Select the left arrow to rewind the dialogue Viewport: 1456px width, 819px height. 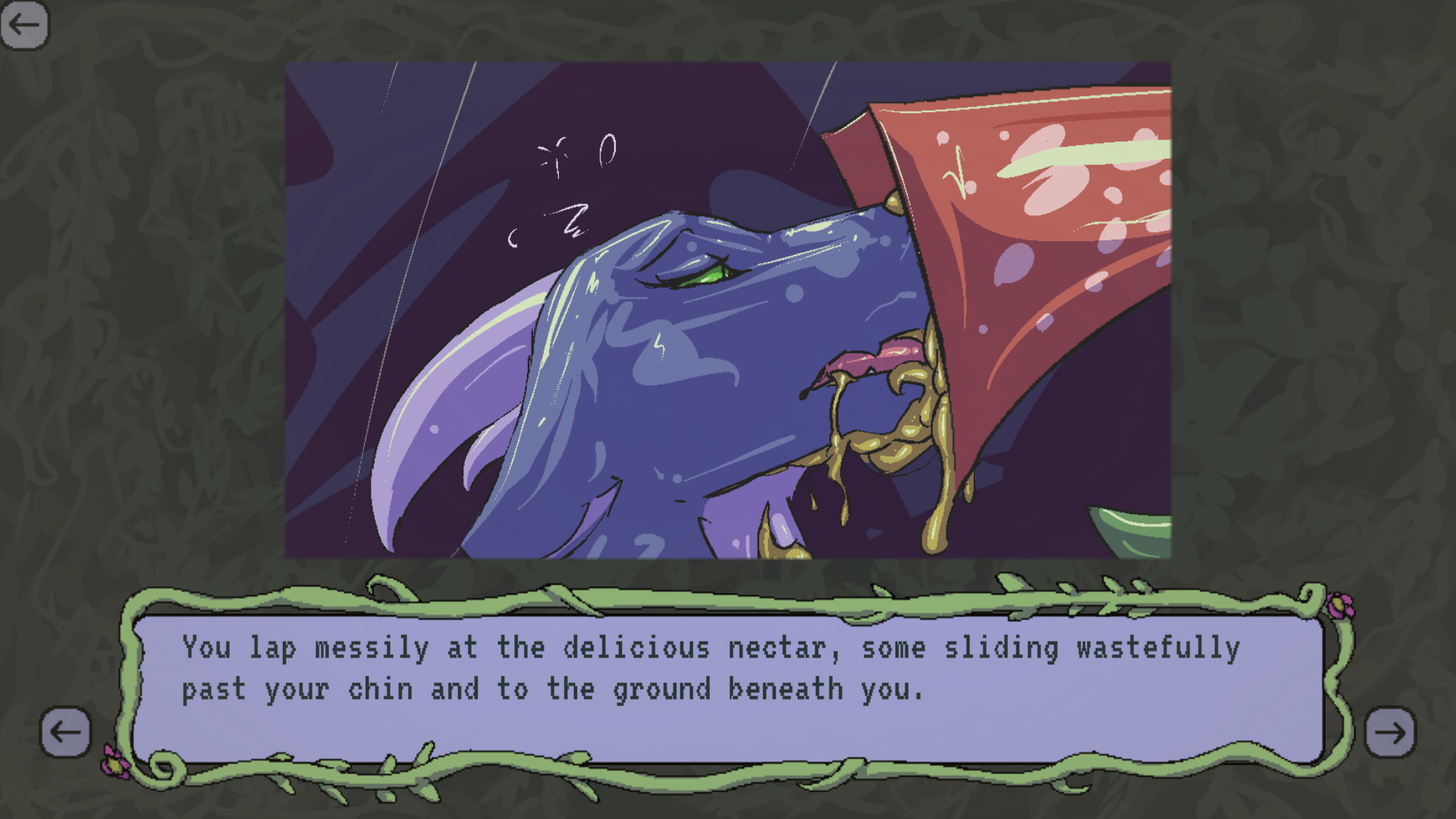click(x=65, y=732)
